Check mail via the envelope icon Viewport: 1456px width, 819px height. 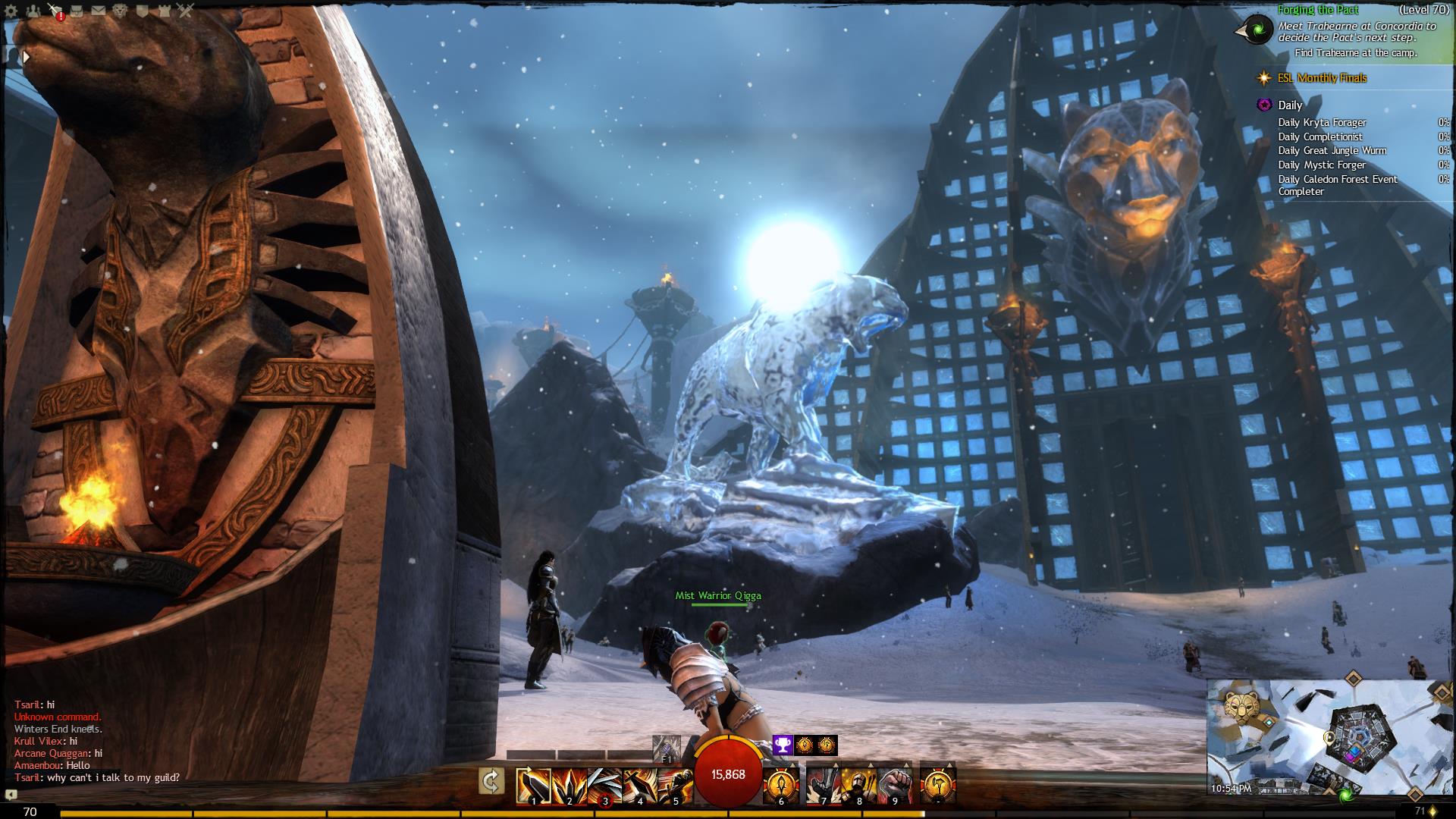[x=99, y=11]
